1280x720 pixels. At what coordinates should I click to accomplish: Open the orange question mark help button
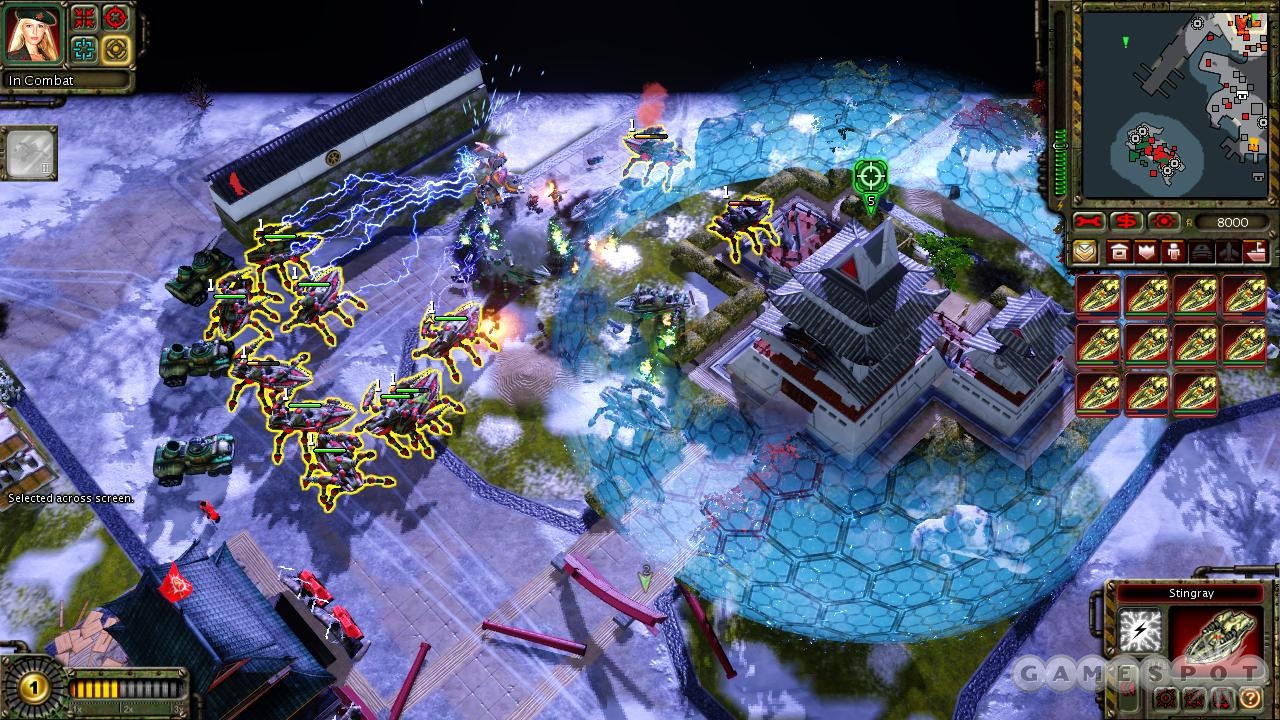coord(1249,698)
